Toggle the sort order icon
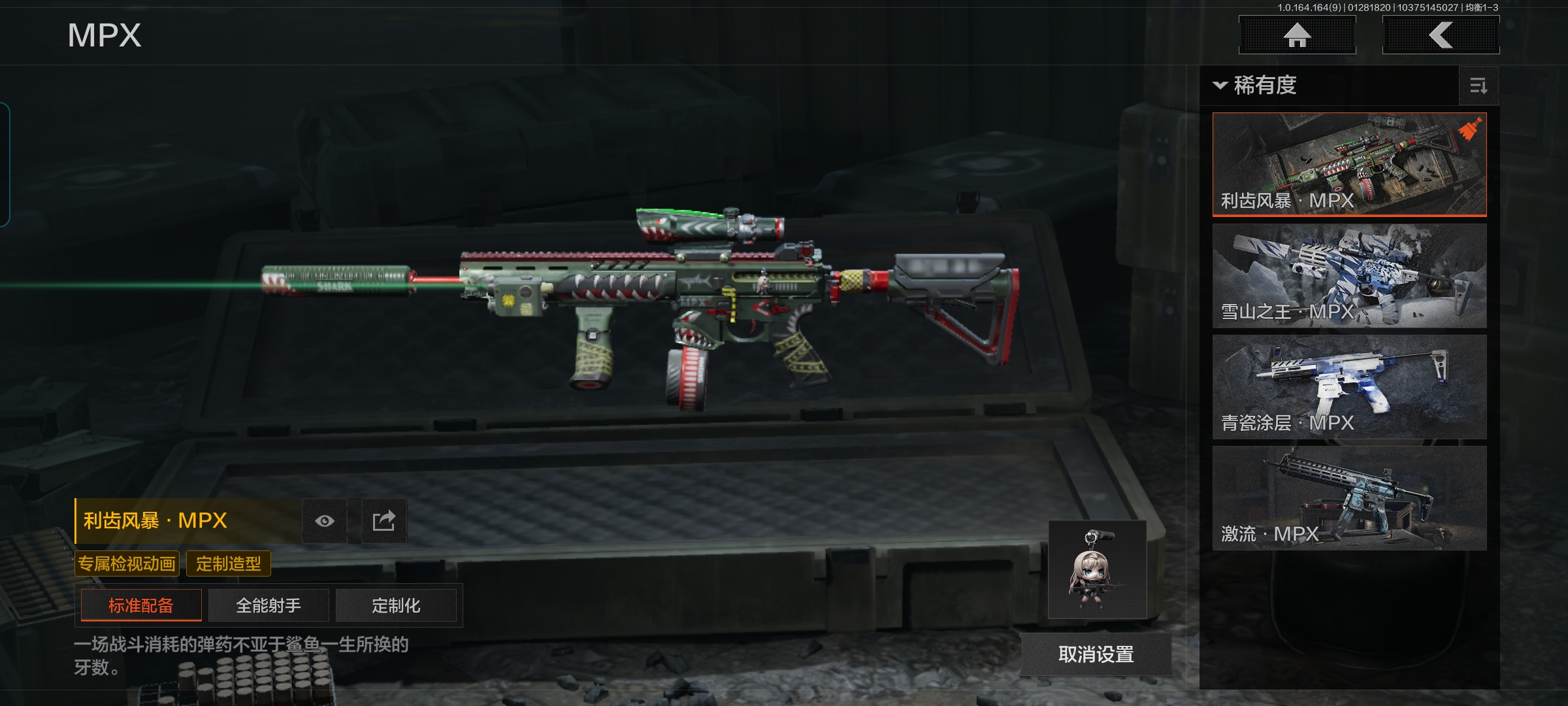 [x=1478, y=86]
